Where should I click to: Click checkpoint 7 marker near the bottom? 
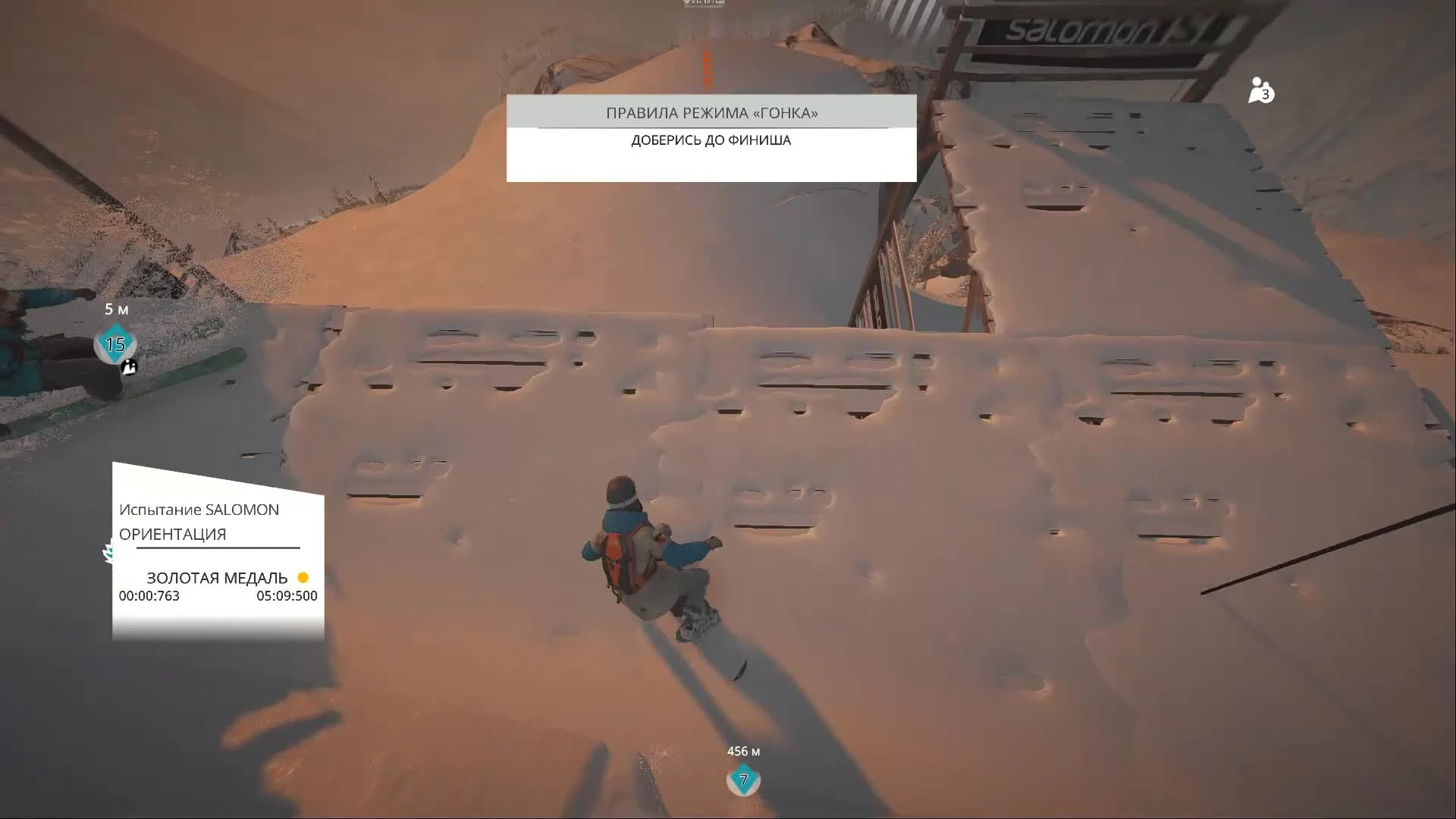tap(742, 780)
